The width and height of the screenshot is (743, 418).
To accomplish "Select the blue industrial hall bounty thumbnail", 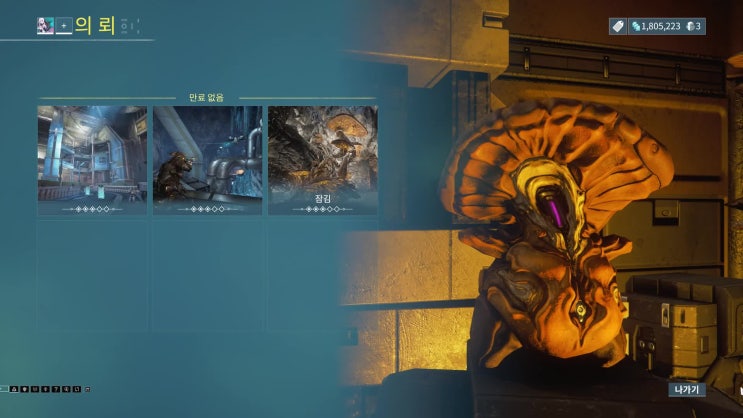I will click(x=92, y=160).
